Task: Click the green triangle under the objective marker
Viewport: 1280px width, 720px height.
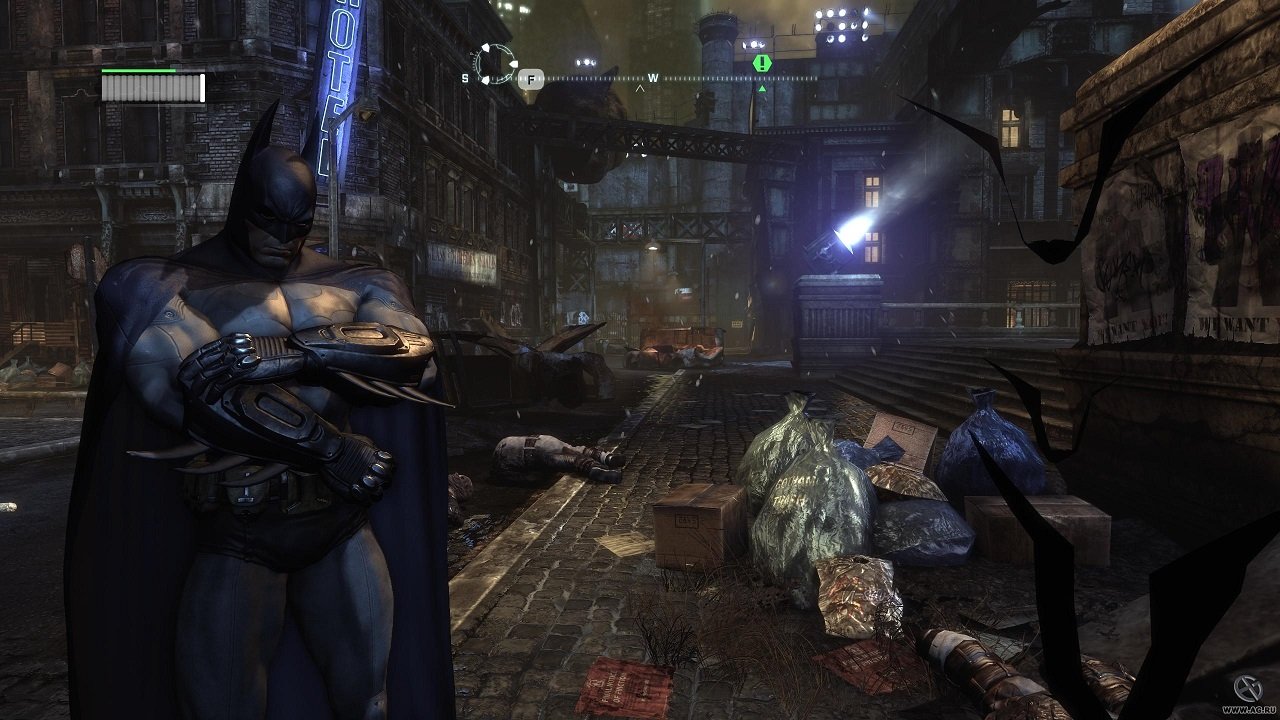Action: [763, 88]
